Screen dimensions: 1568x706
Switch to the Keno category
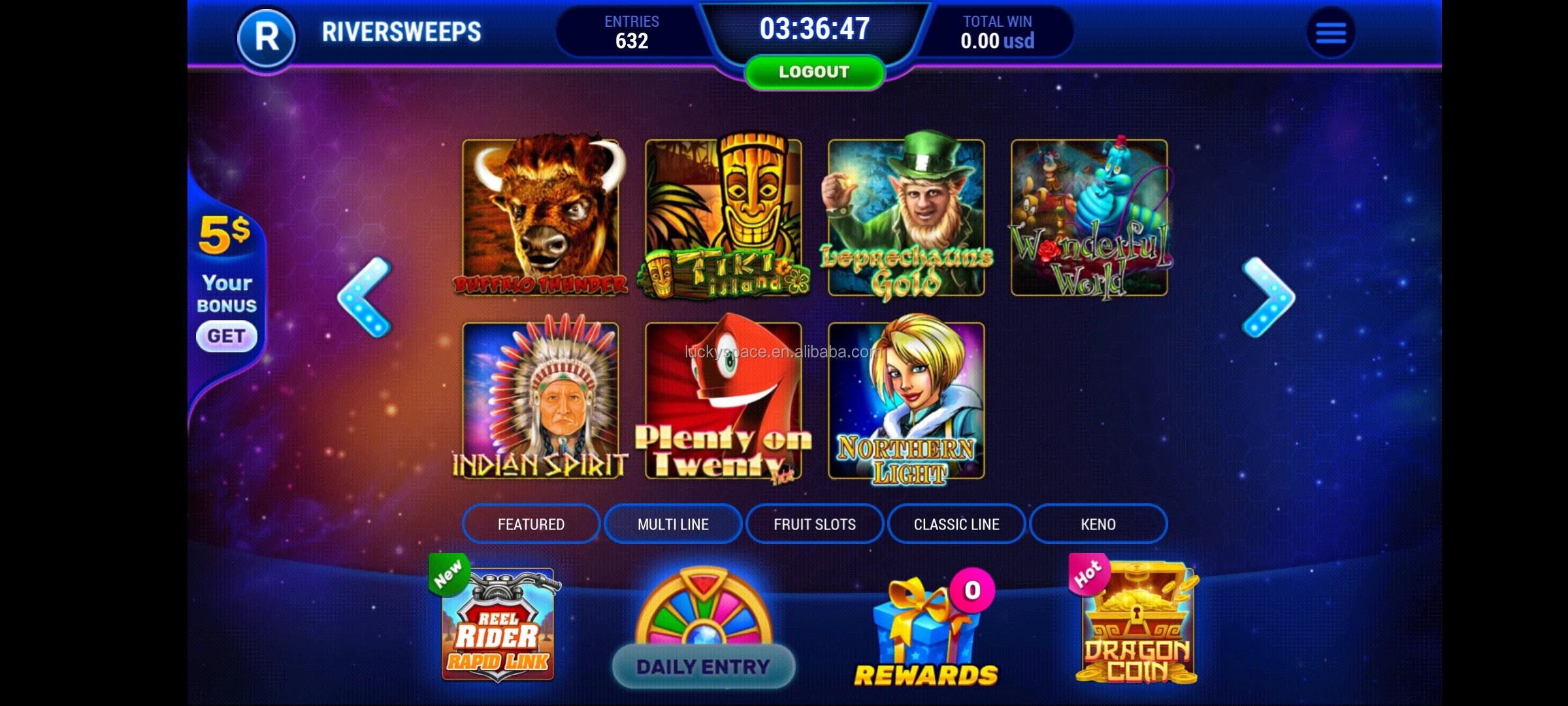tap(1098, 524)
